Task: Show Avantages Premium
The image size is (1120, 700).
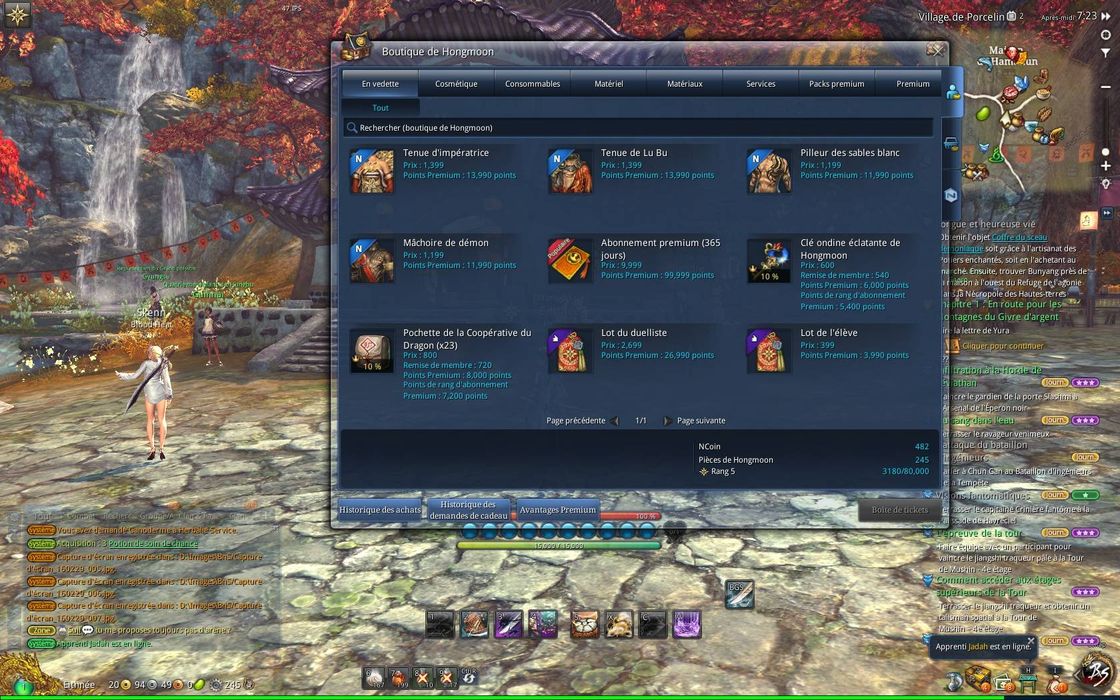Action: click(557, 510)
